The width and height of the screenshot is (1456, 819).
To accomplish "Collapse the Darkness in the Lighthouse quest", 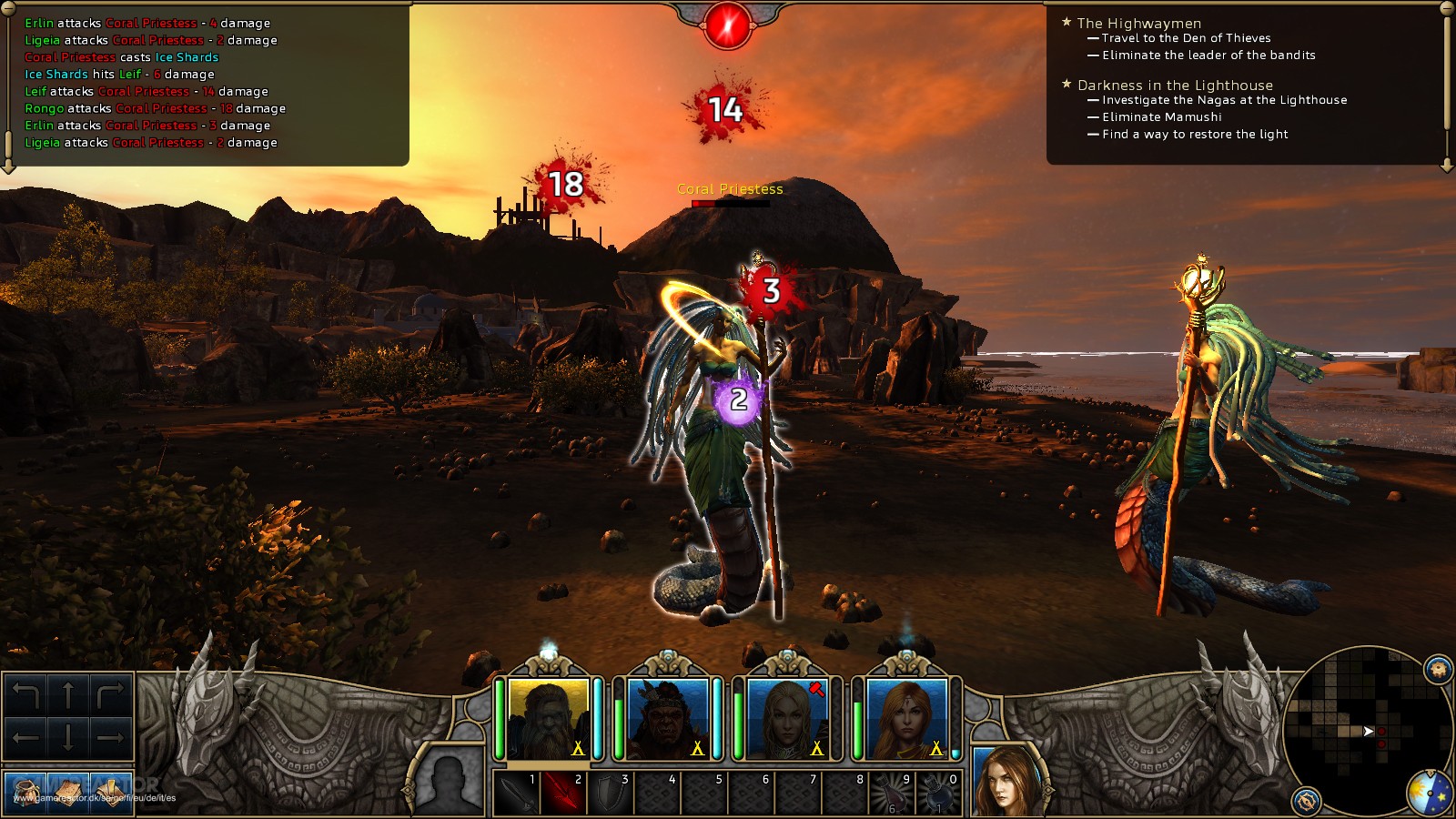I will [1067, 83].
